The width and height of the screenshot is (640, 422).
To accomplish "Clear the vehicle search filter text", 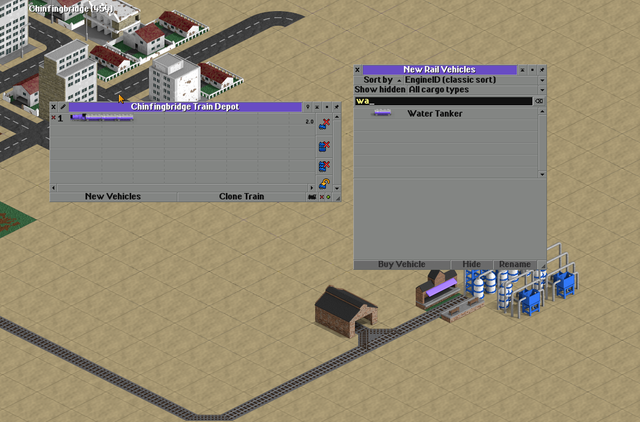I will coord(540,101).
